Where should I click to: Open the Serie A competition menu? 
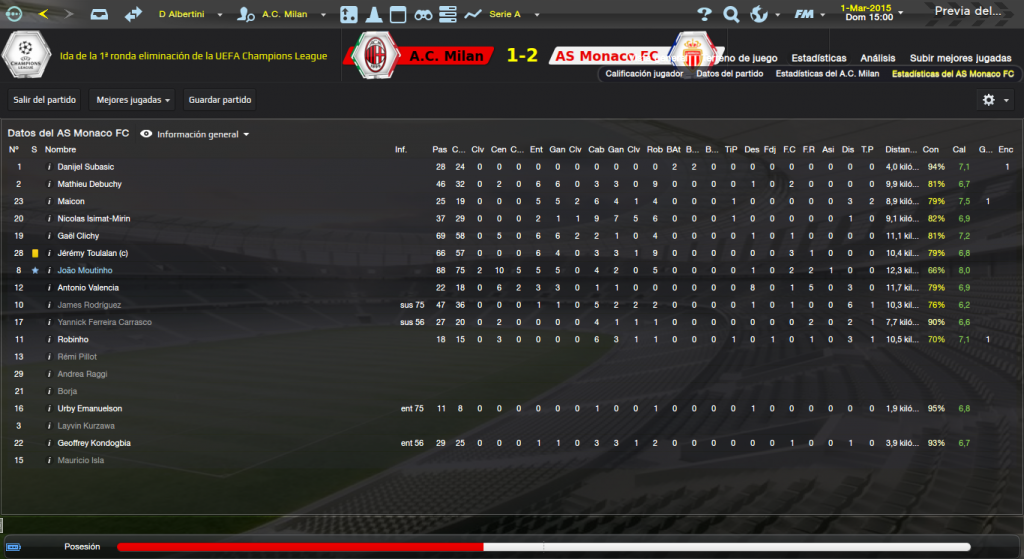pos(512,15)
